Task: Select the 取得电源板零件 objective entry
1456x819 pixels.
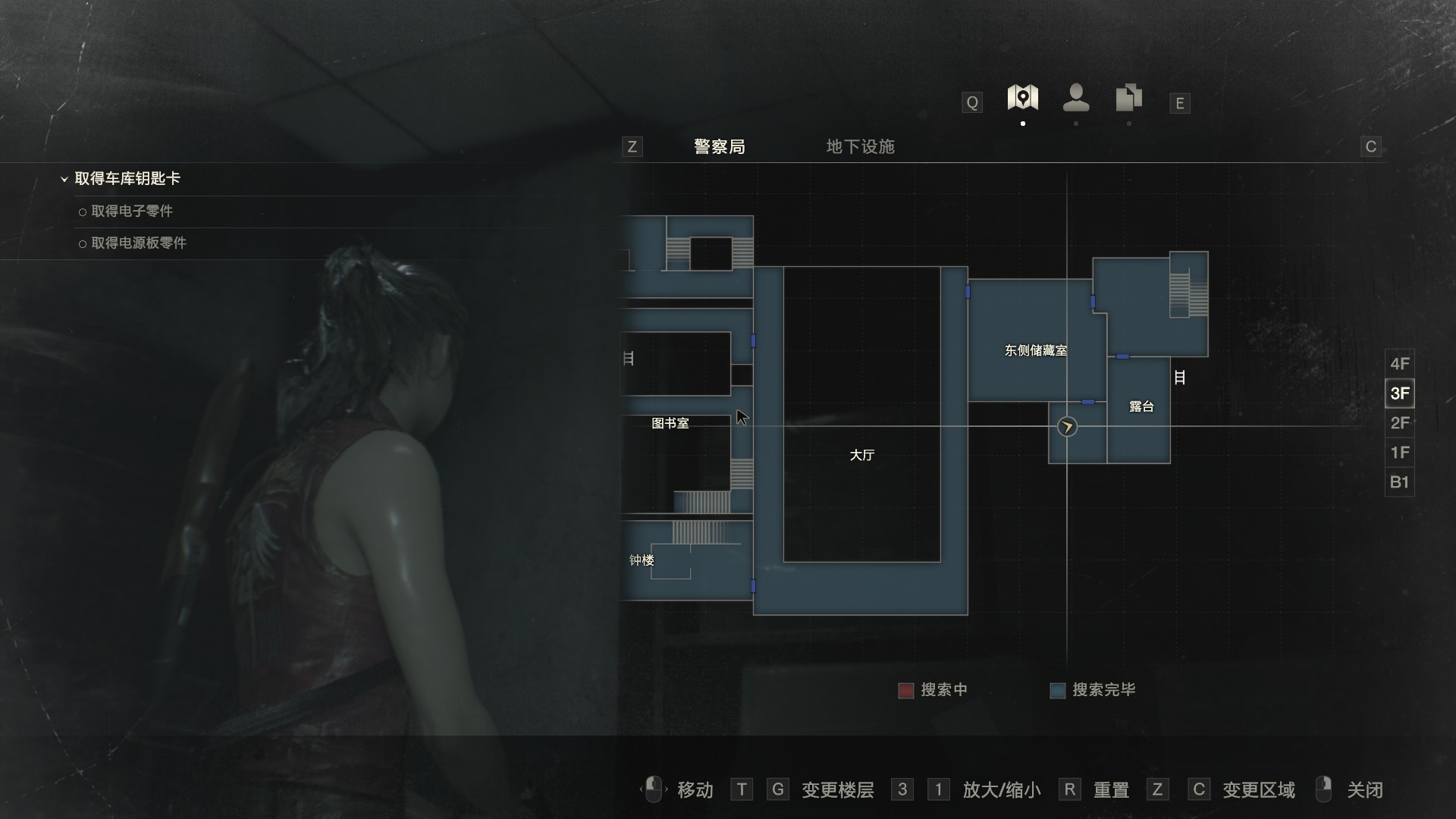Action: tap(139, 243)
